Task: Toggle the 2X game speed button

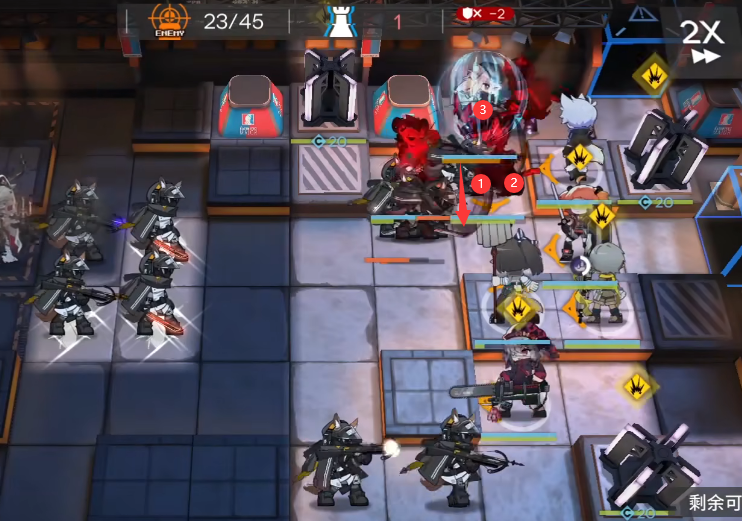Action: [x=701, y=40]
